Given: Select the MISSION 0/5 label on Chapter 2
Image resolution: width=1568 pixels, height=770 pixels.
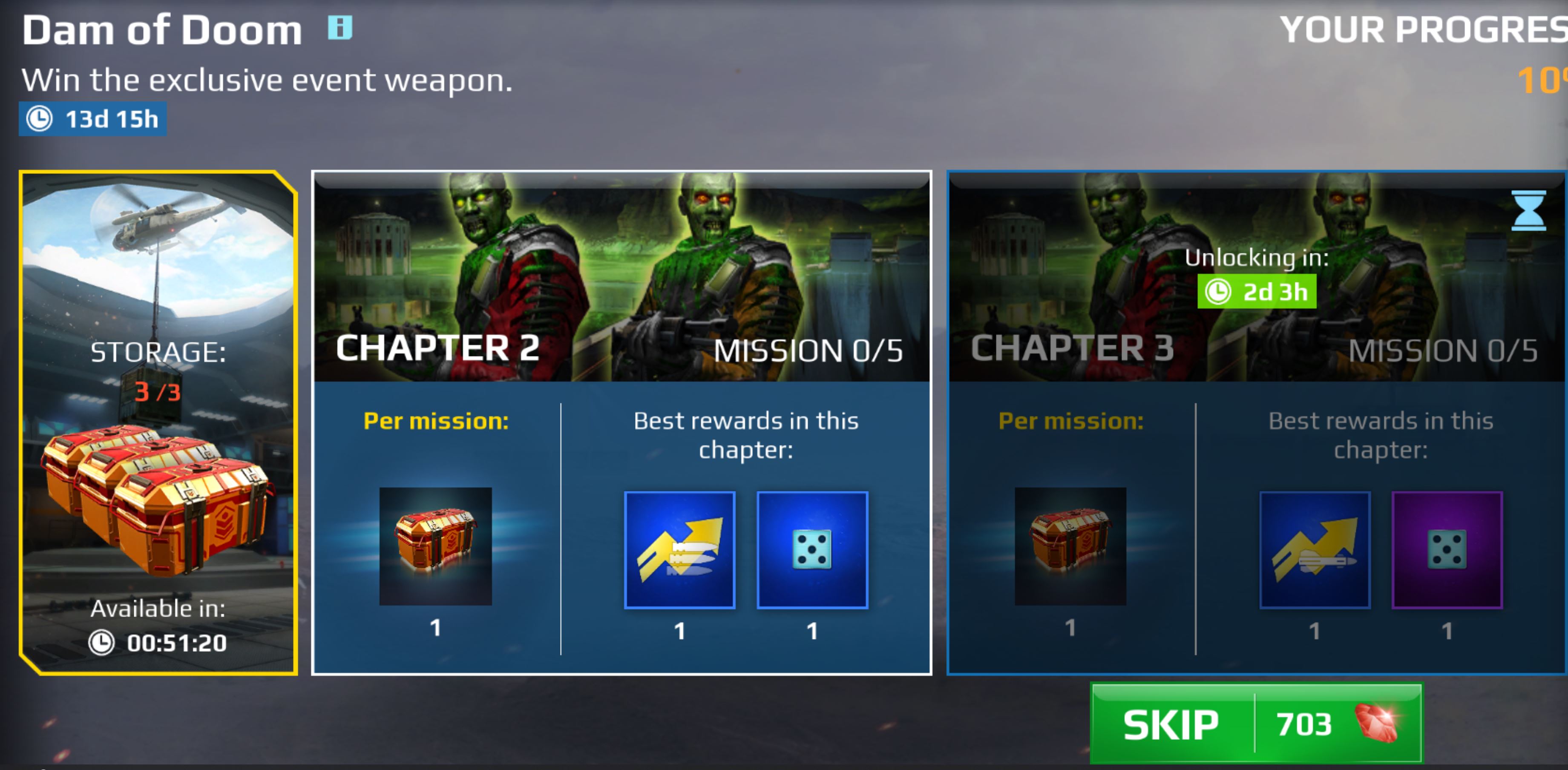Looking at the screenshot, I should pyautogui.click(x=810, y=350).
